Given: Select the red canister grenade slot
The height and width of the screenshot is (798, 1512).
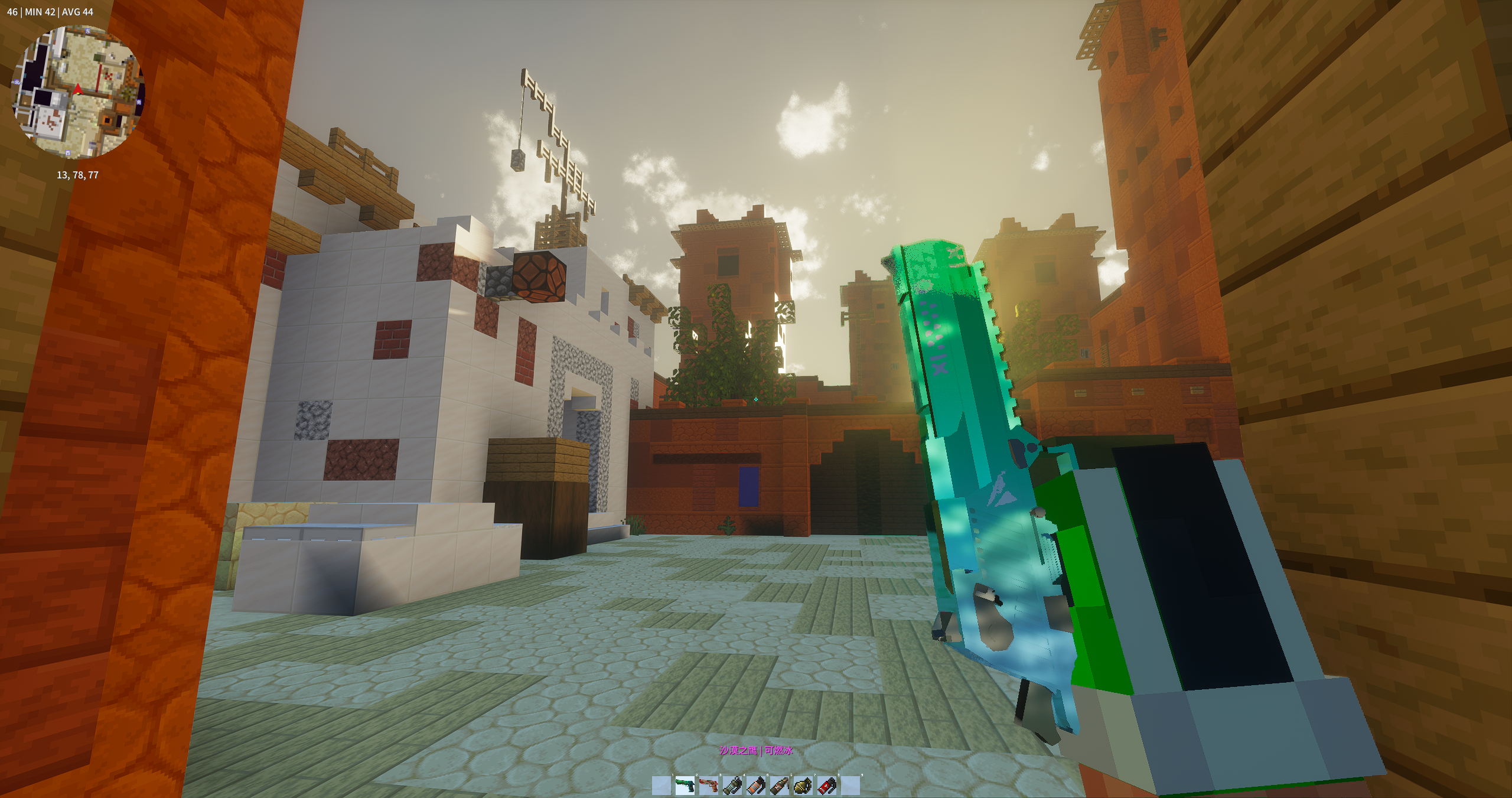Looking at the screenshot, I should point(827,786).
